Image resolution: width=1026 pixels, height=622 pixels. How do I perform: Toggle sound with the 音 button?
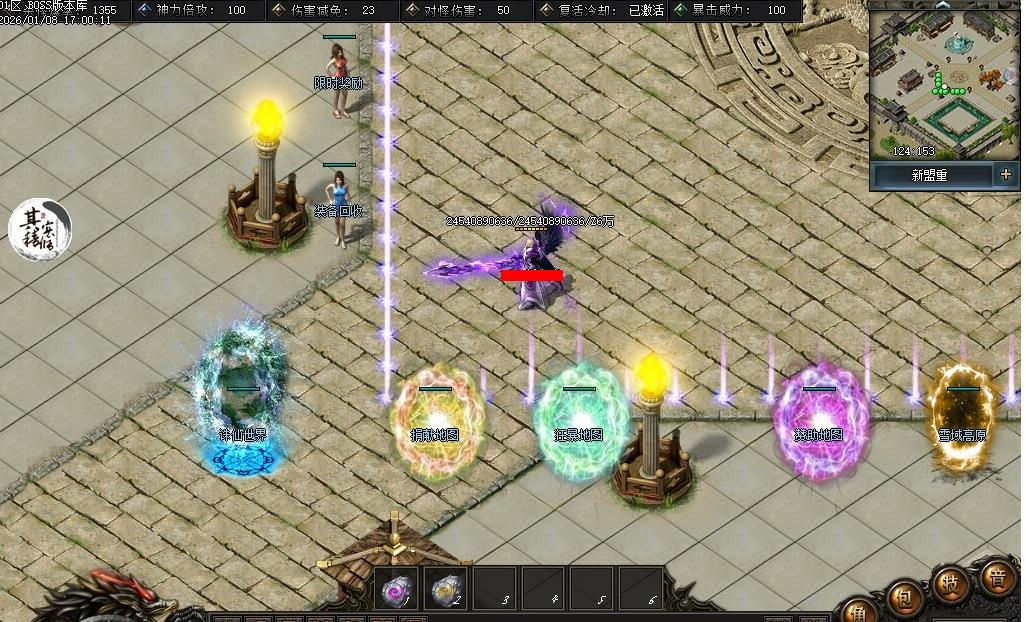(998, 579)
